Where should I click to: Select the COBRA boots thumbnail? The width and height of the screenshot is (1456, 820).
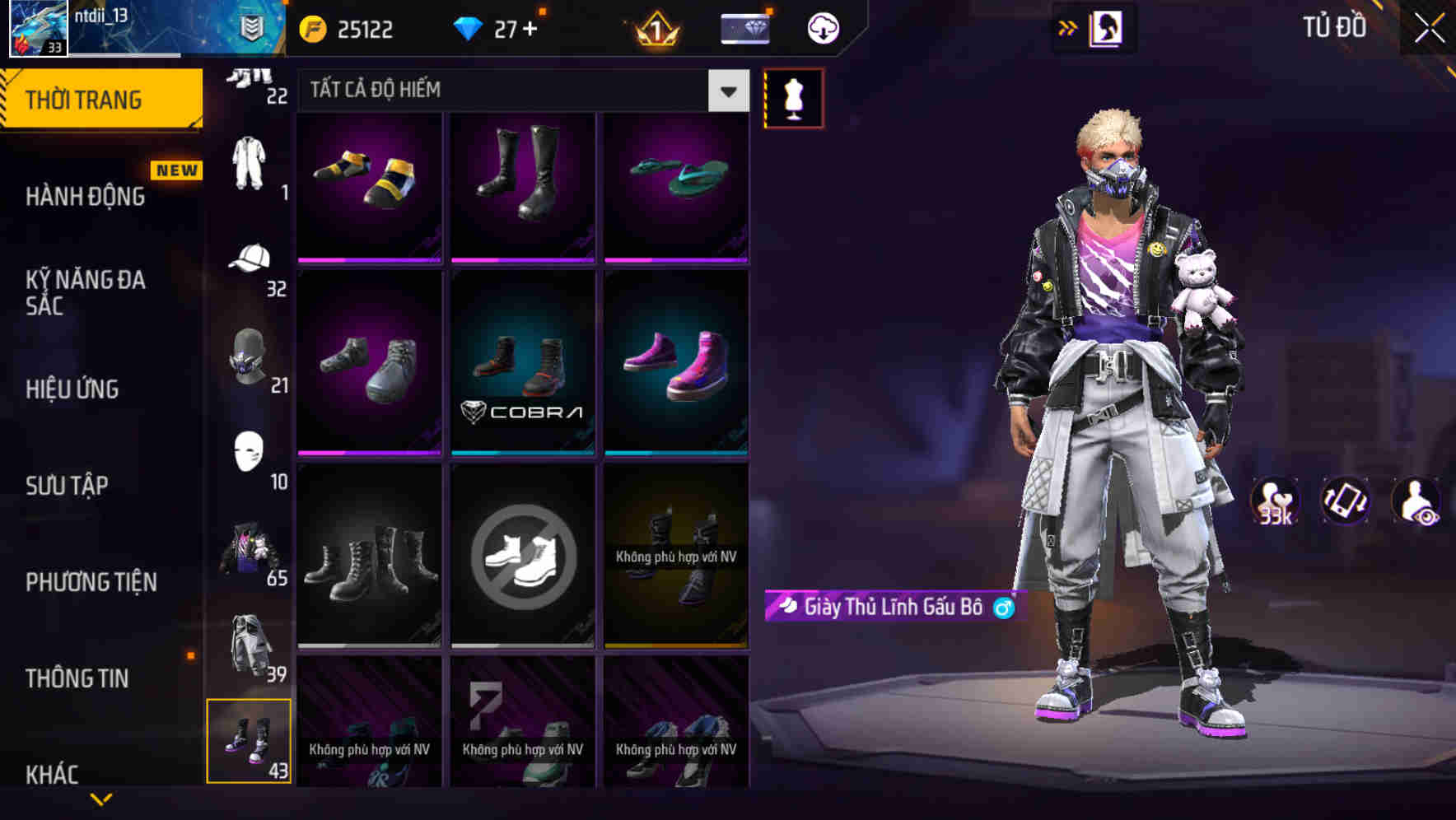pyautogui.click(x=523, y=362)
